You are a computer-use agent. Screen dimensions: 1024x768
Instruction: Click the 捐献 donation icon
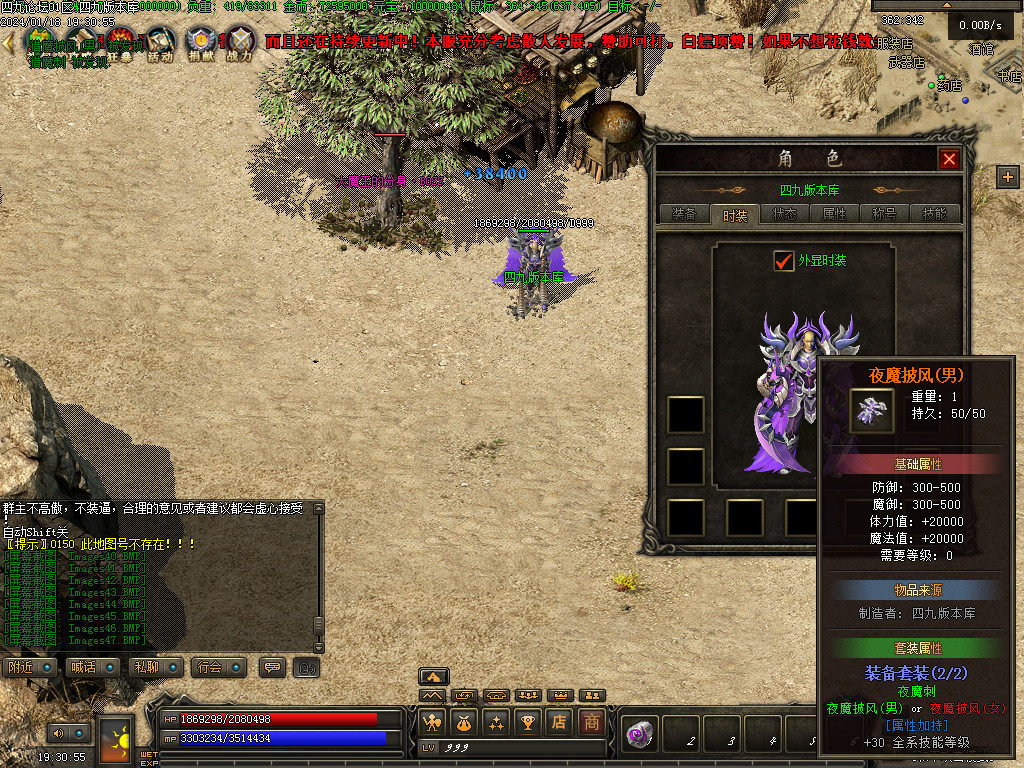pos(200,44)
